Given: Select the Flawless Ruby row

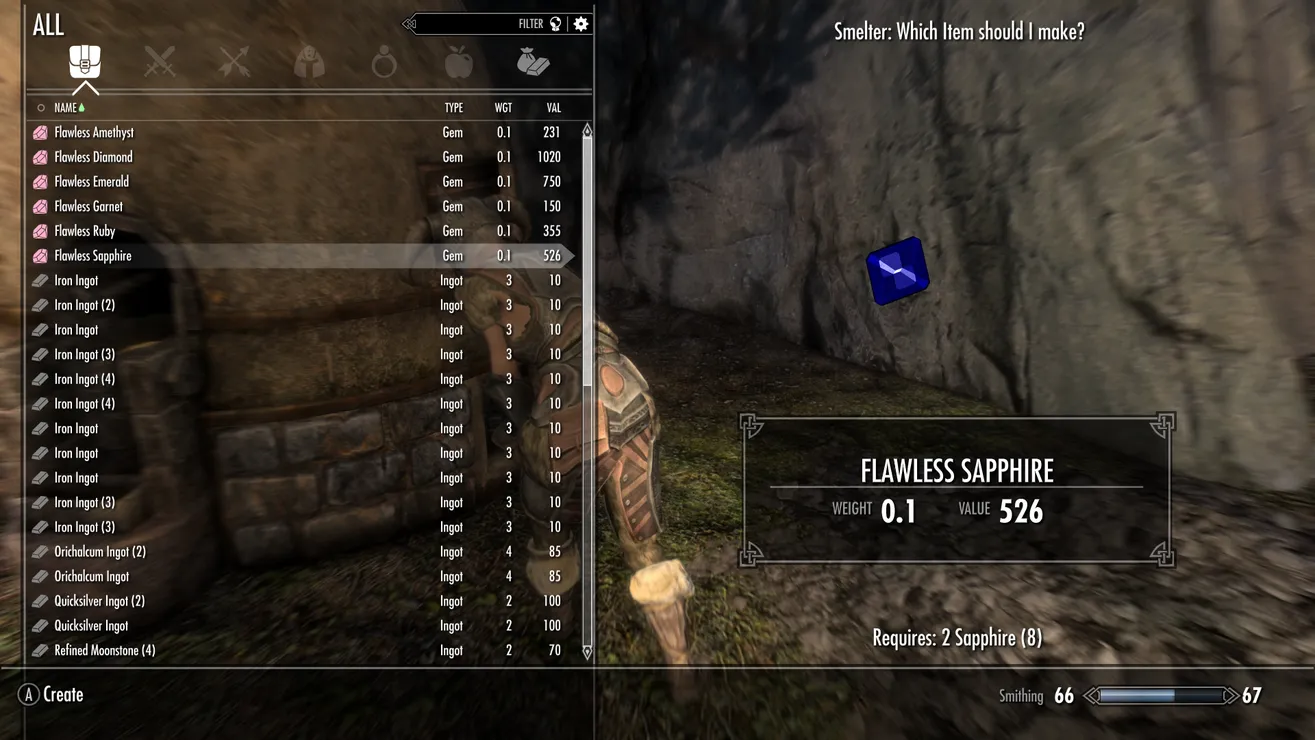Looking at the screenshot, I should click(x=85, y=231).
